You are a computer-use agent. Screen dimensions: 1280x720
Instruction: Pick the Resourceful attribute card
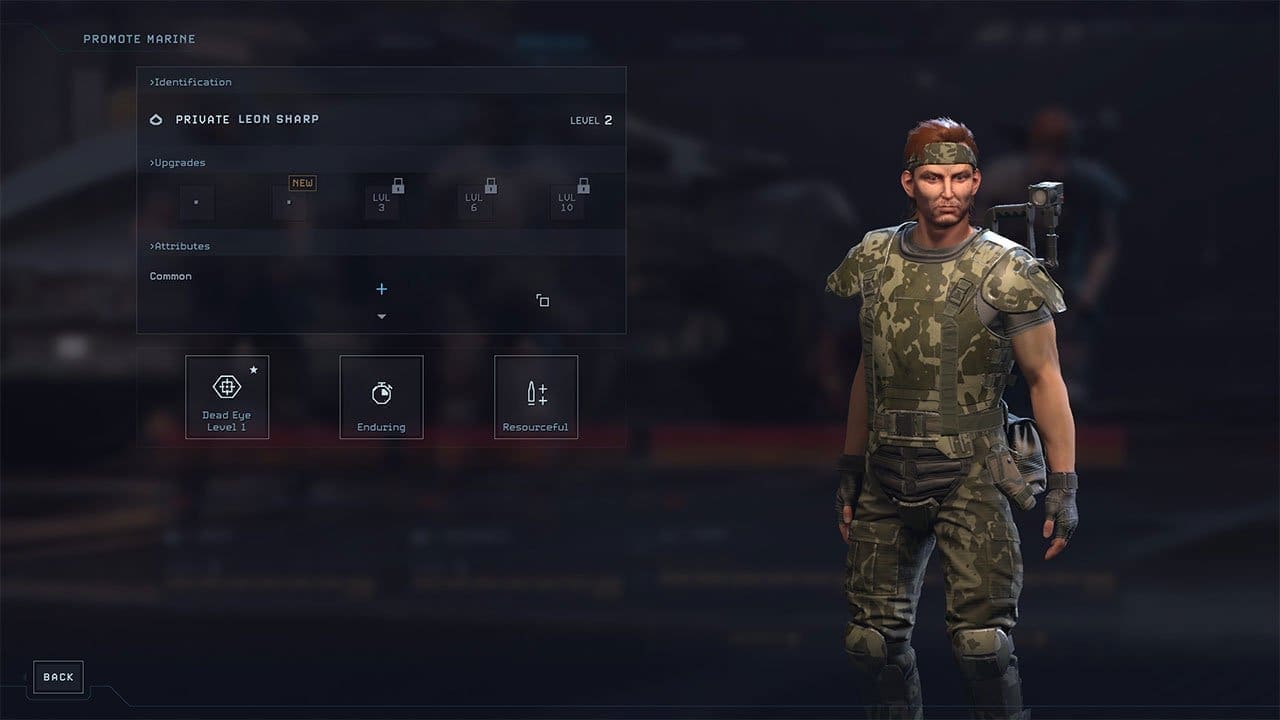tap(536, 397)
